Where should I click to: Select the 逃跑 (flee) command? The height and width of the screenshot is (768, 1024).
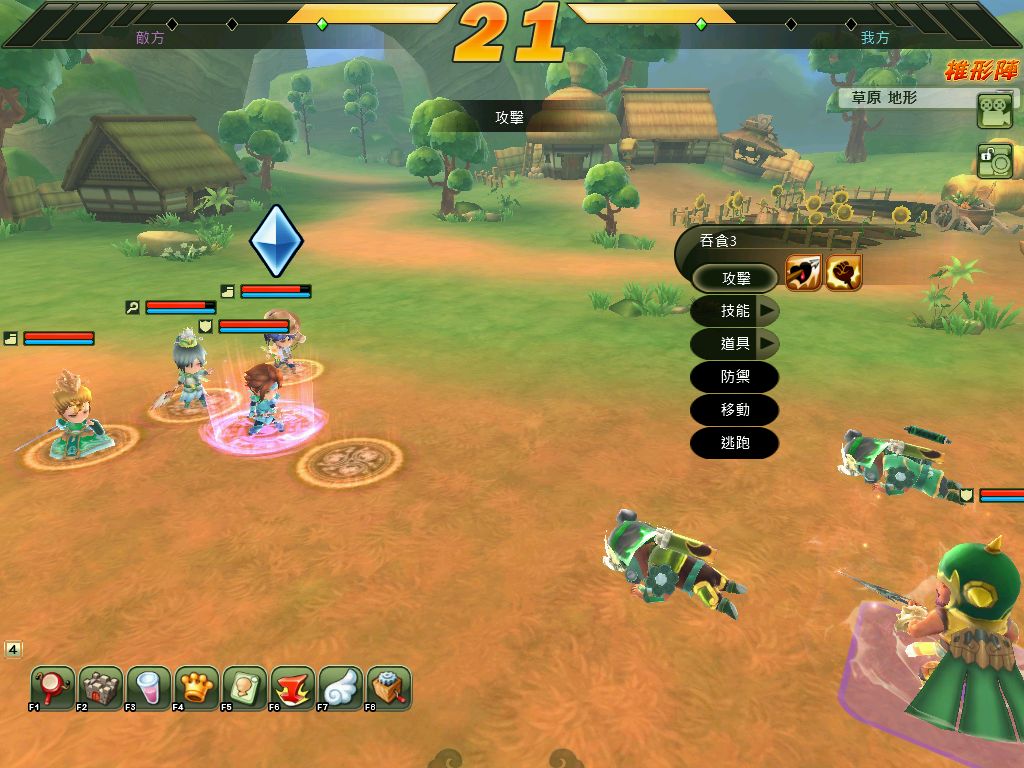[x=735, y=443]
